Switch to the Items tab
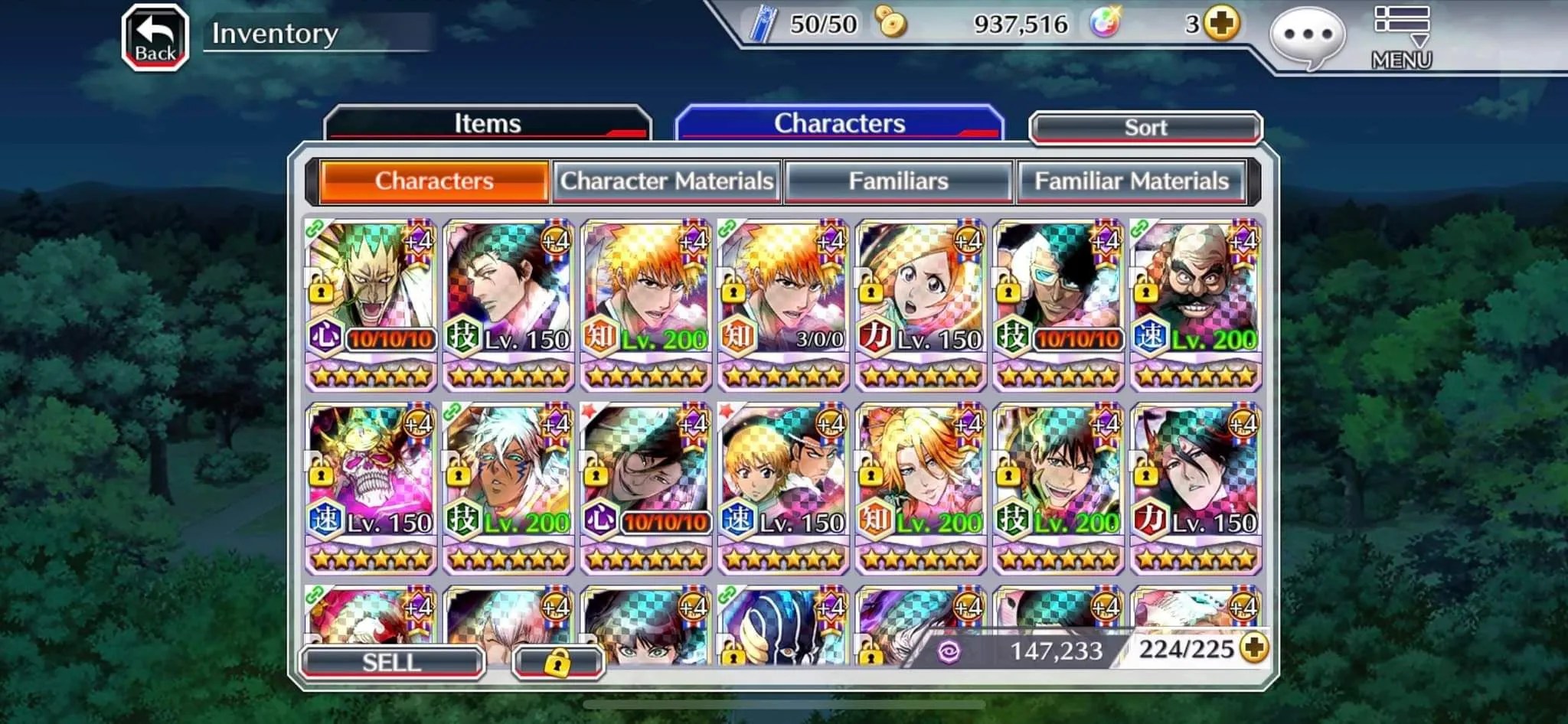This screenshot has height=724, width=1568. (x=488, y=124)
